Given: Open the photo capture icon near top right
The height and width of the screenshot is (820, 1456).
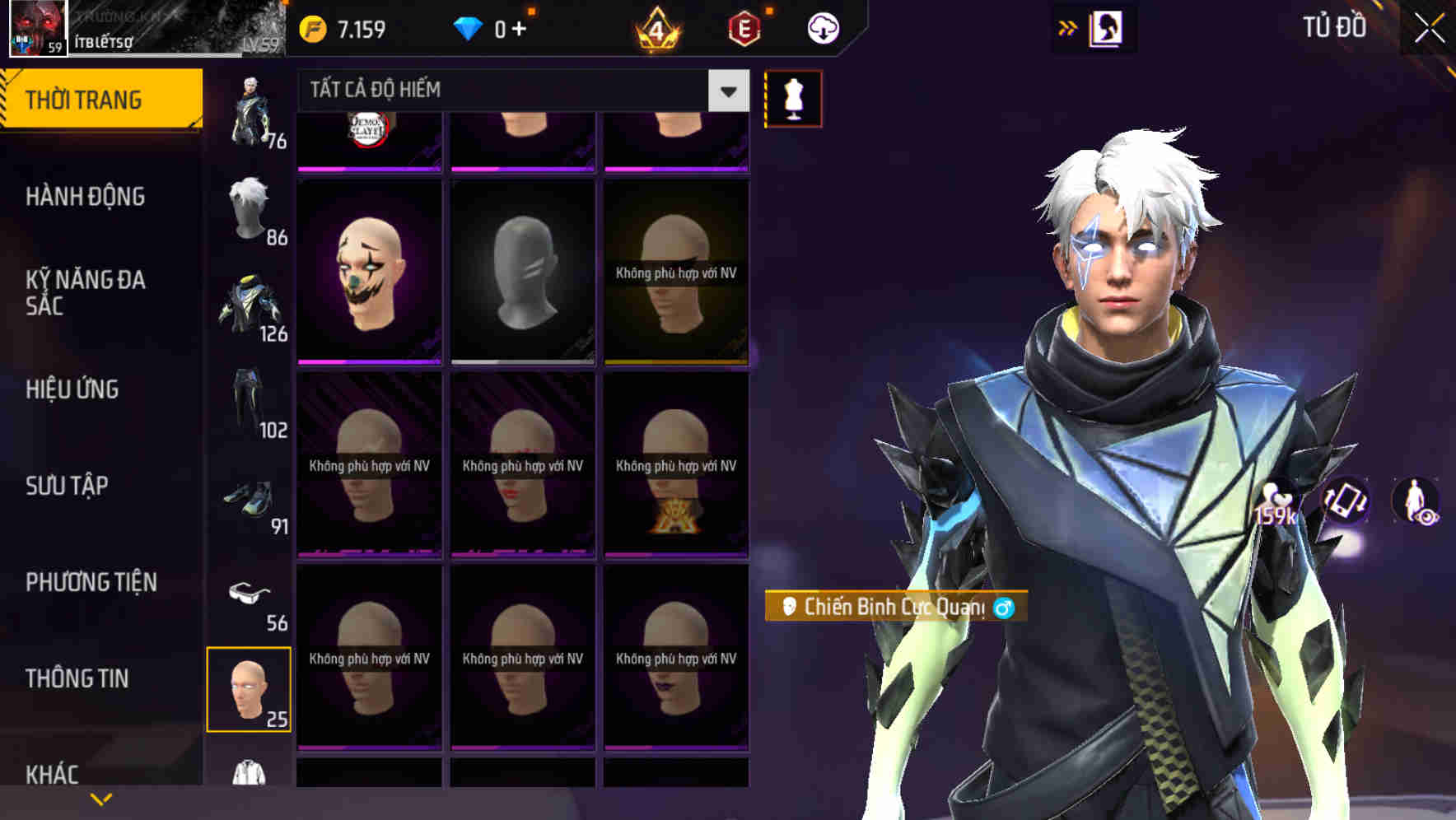Looking at the screenshot, I should [1108, 27].
